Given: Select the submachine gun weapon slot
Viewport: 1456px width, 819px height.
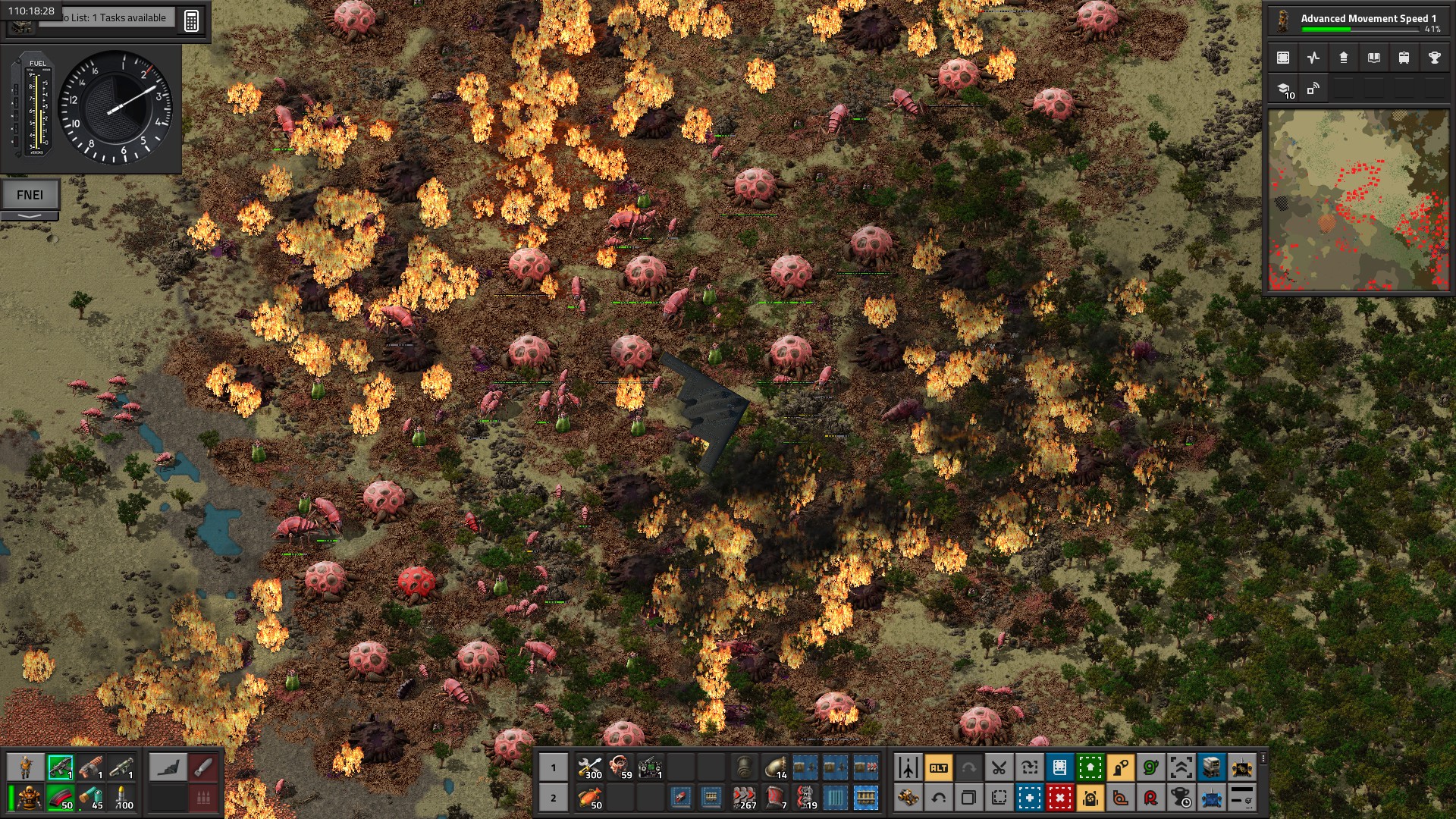Looking at the screenshot, I should tap(60, 767).
